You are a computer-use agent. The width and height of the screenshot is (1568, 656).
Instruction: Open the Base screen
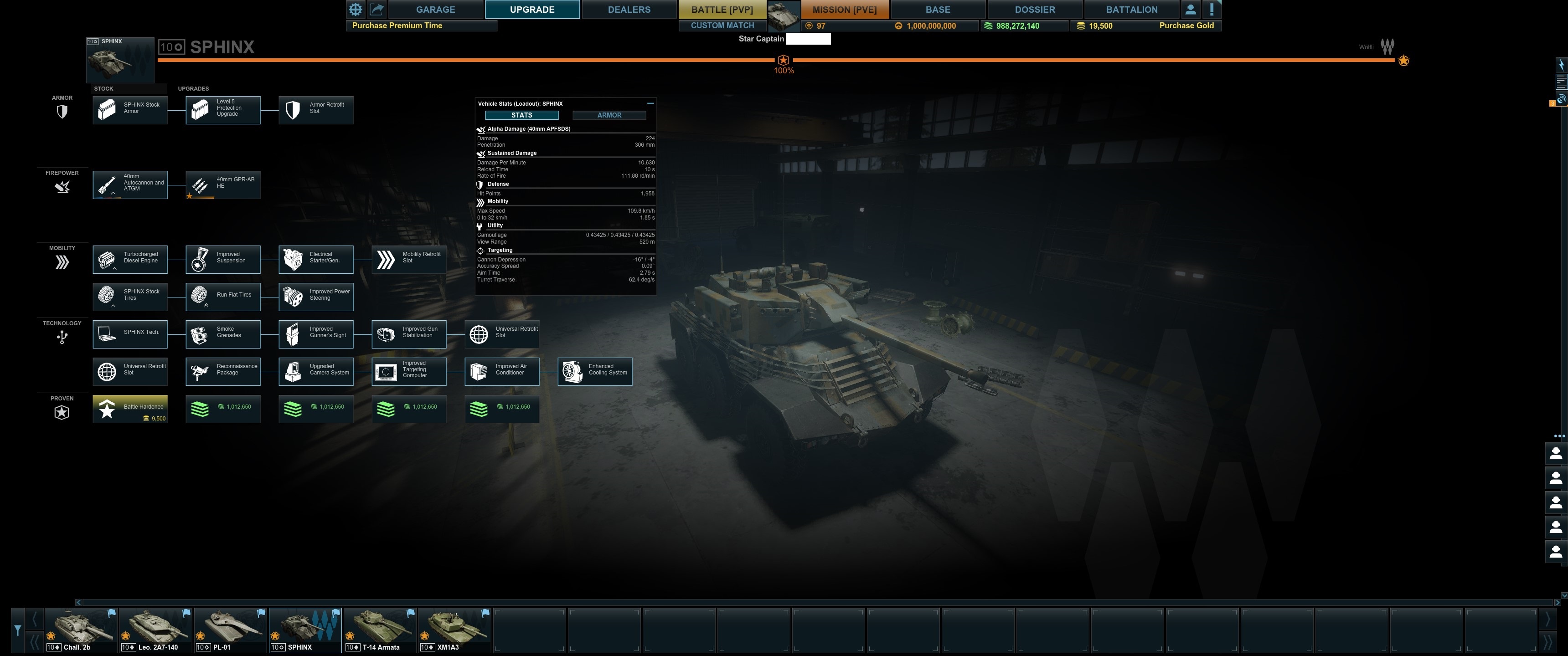click(938, 10)
